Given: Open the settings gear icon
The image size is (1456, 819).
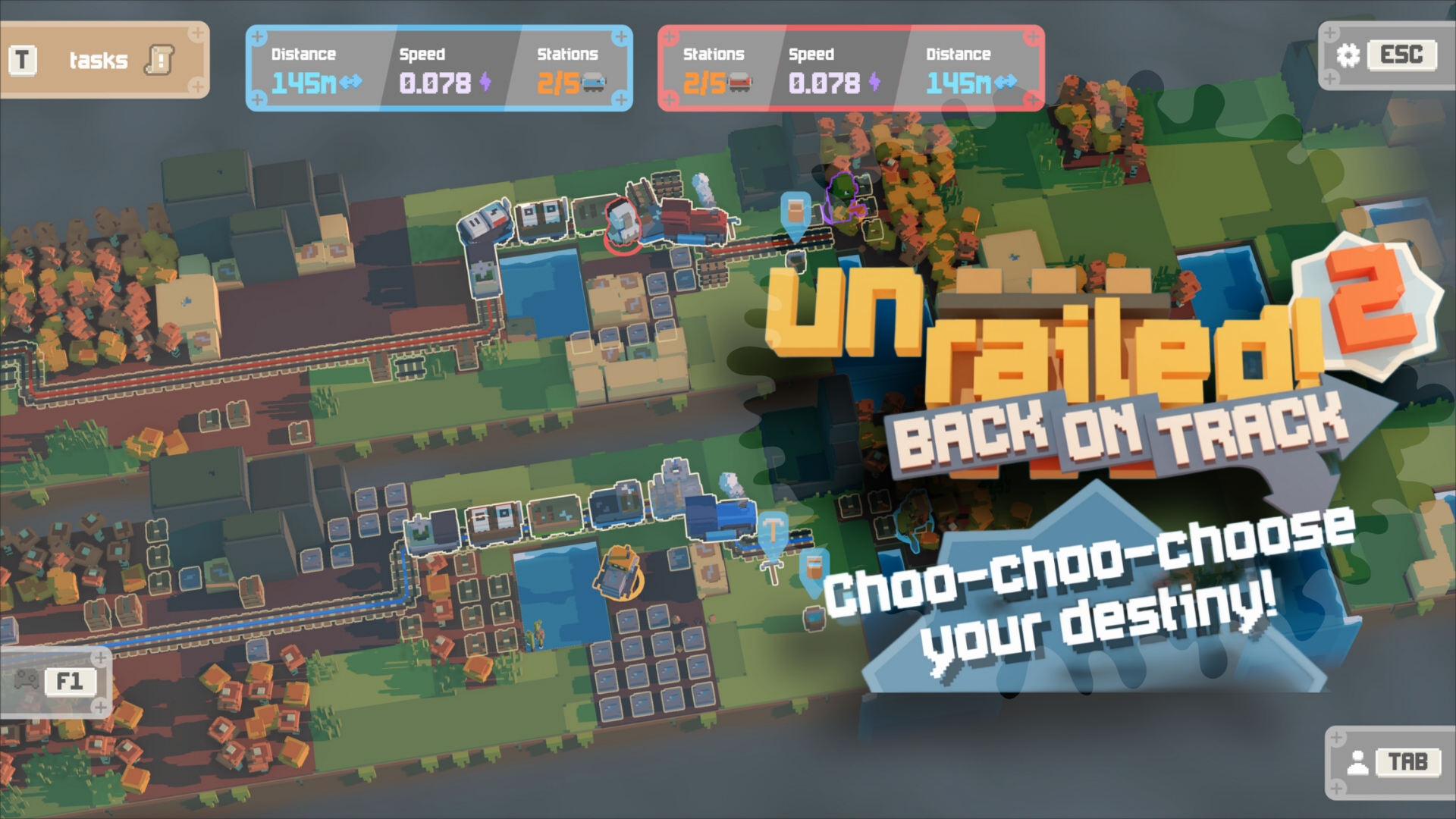Looking at the screenshot, I should click(x=1347, y=55).
